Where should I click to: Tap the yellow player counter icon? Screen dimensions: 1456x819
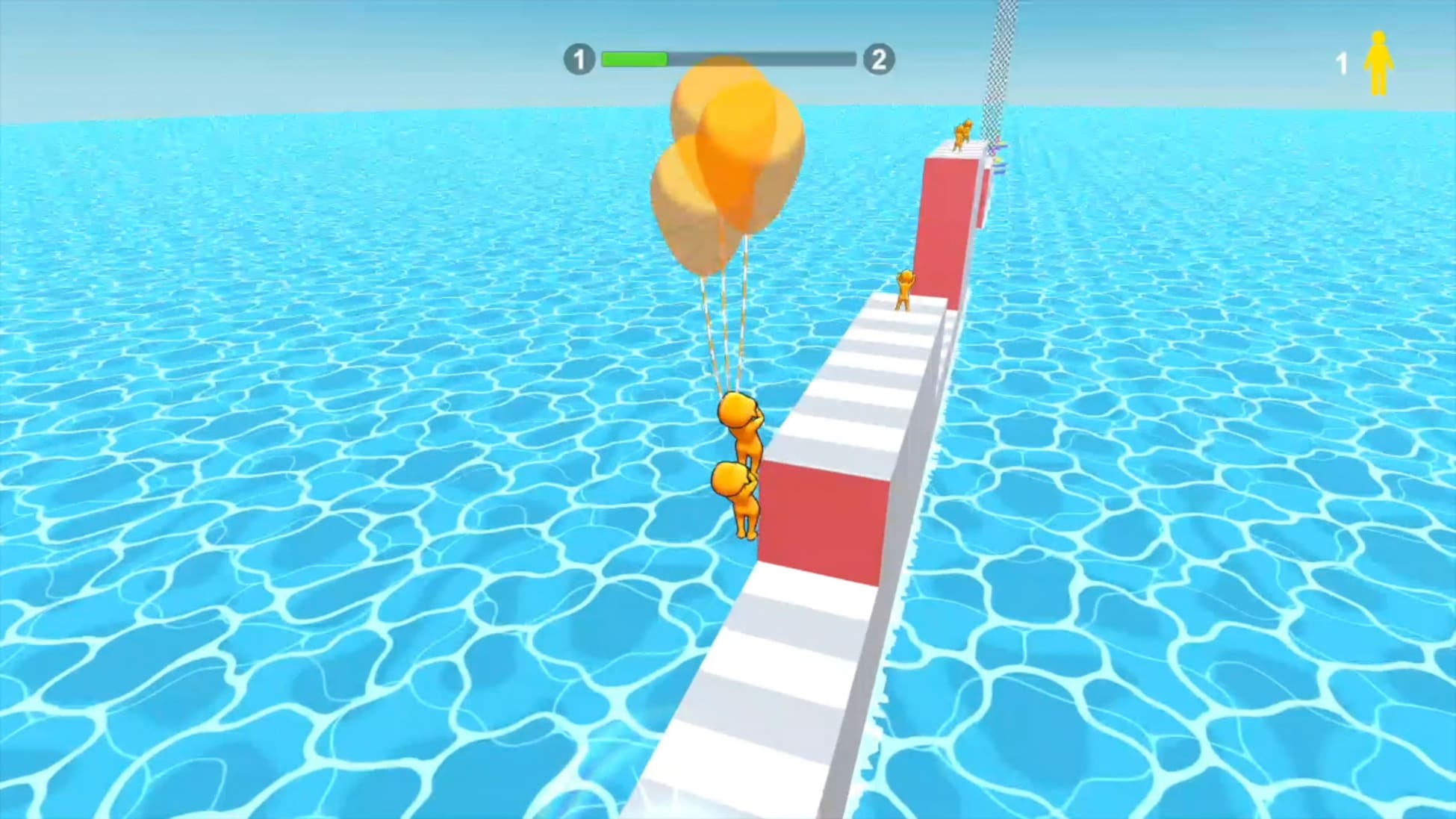(1378, 63)
